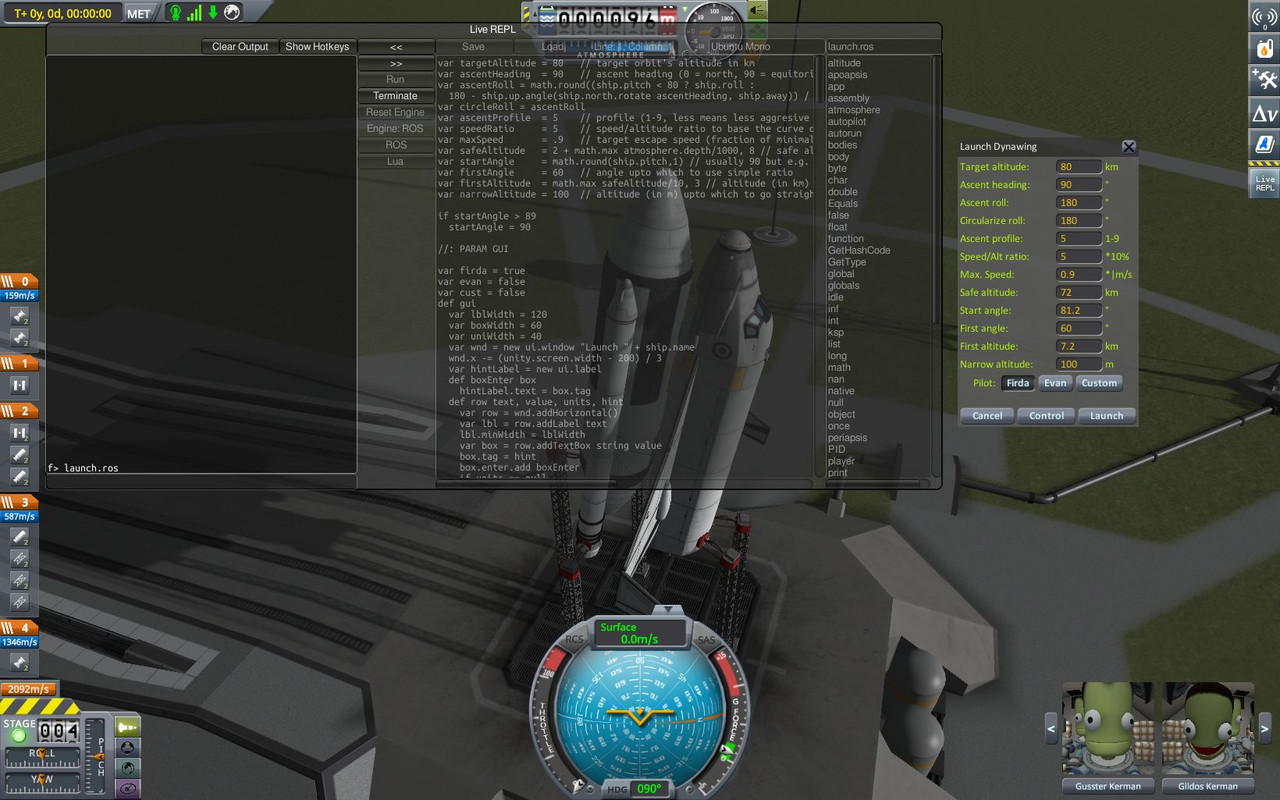The width and height of the screenshot is (1280, 800).
Task: Collapse the REPL output panel with << button
Action: (394, 46)
